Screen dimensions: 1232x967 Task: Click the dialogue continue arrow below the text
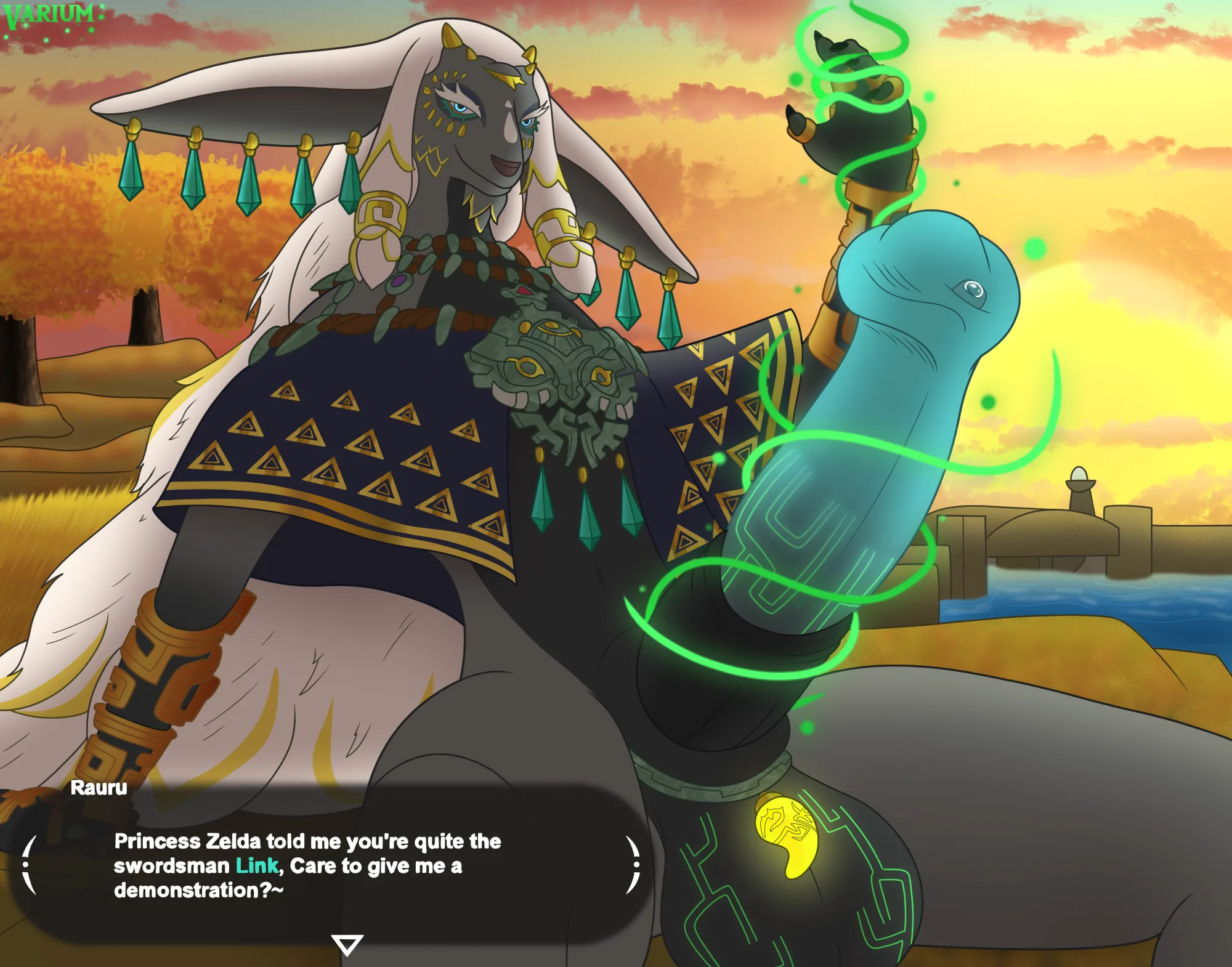point(347,944)
